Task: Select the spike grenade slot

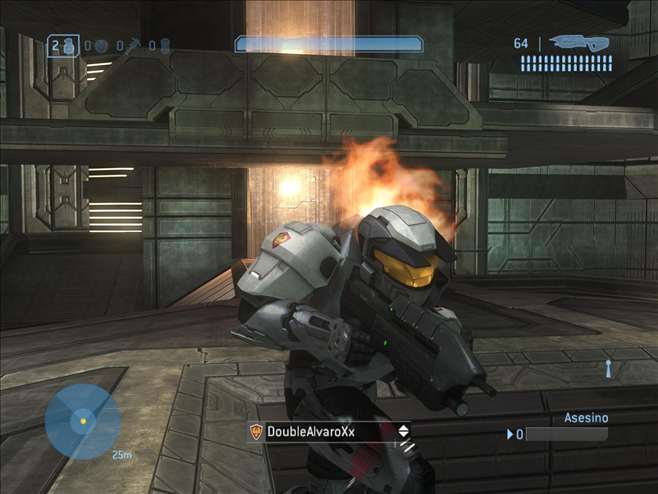Action: point(131,45)
